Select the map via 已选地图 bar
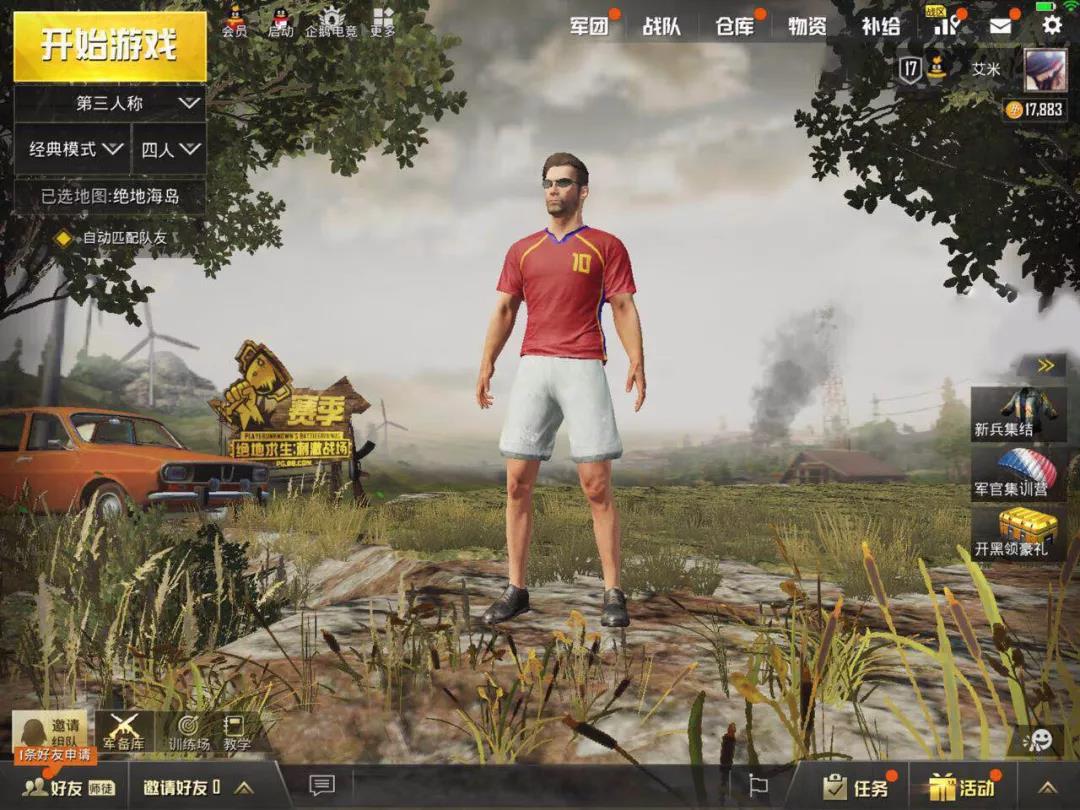Viewport: 1080px width, 810px height. click(110, 196)
